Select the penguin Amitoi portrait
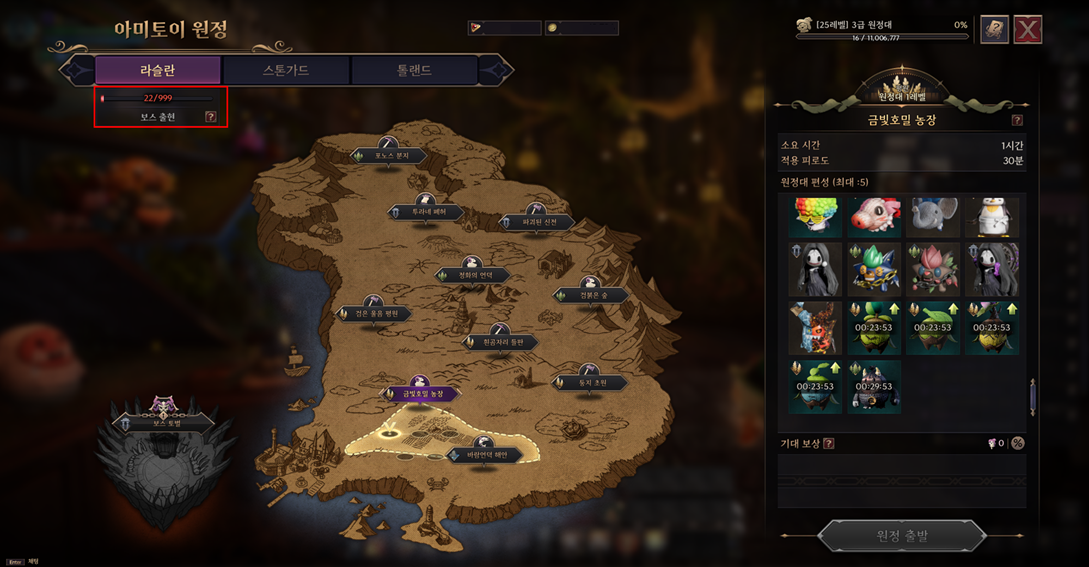 point(993,217)
